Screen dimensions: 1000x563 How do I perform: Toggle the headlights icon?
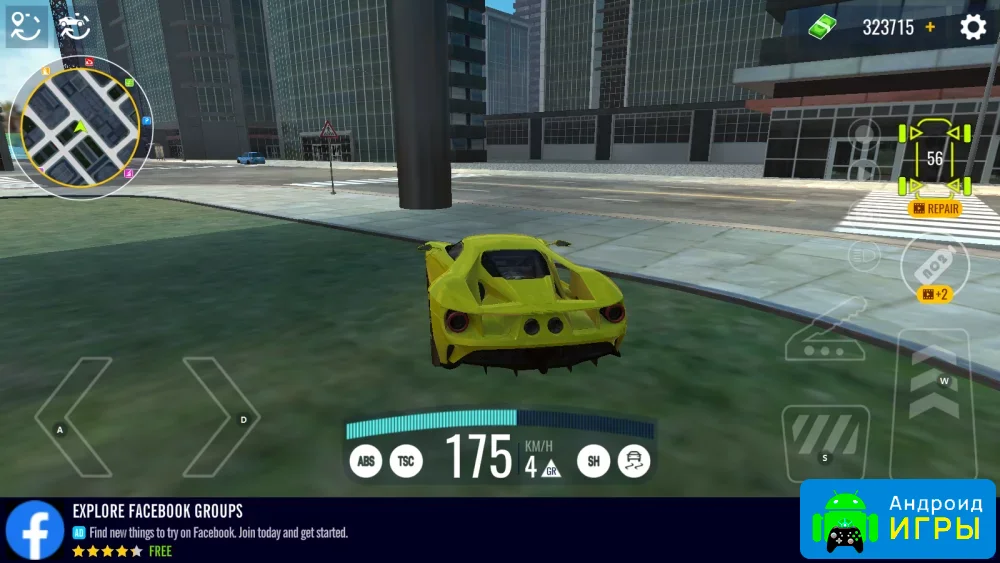[863, 256]
